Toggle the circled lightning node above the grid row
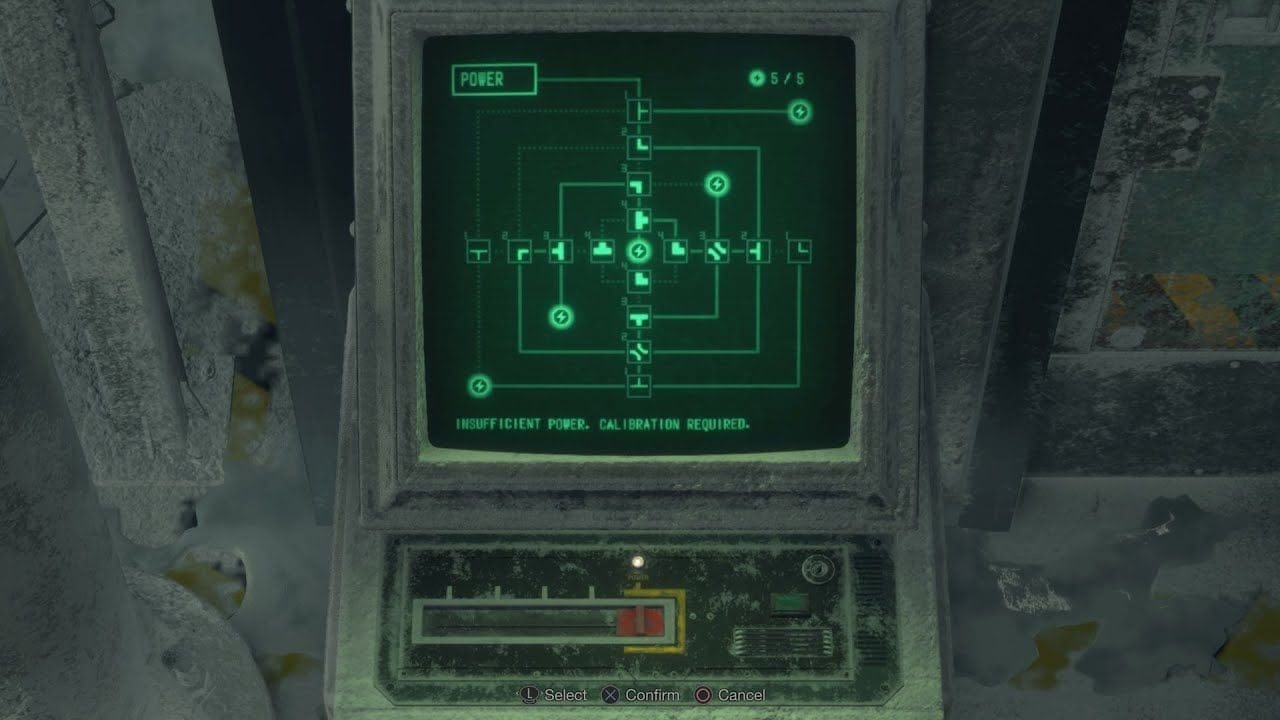Viewport: 1280px width, 720px height. coord(717,183)
